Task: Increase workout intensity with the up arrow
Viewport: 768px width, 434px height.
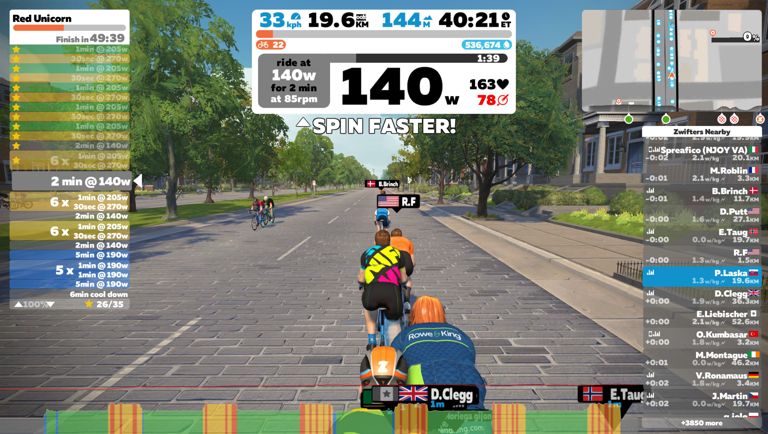Action: [17, 304]
